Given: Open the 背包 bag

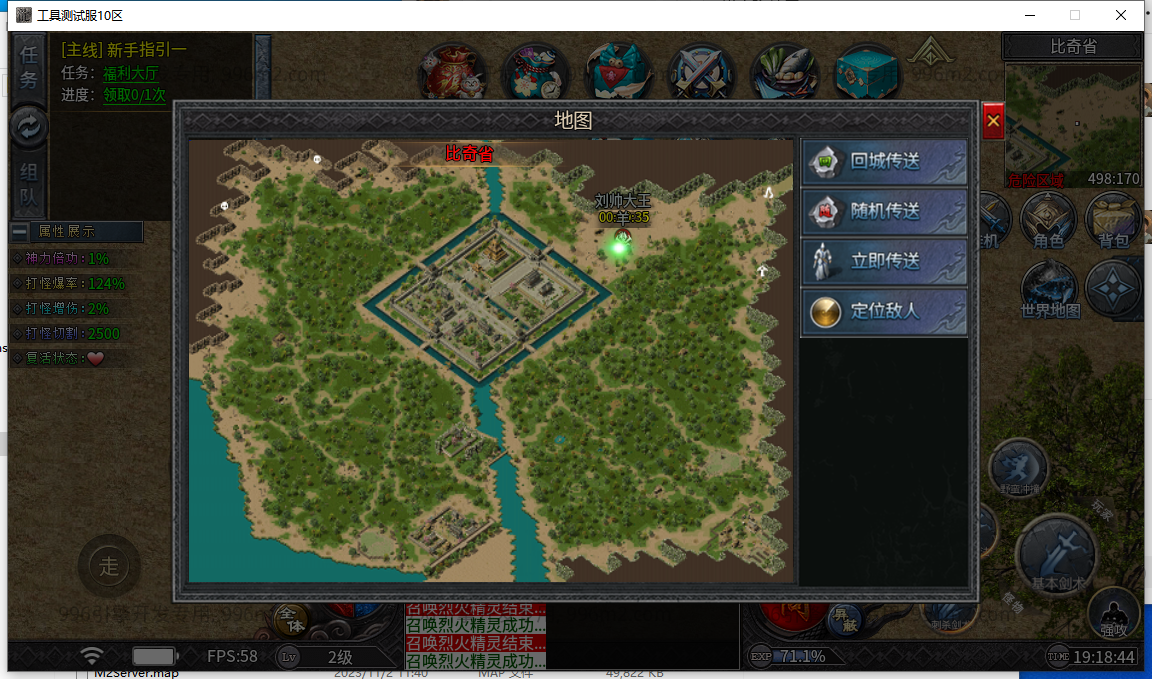Looking at the screenshot, I should [1113, 220].
